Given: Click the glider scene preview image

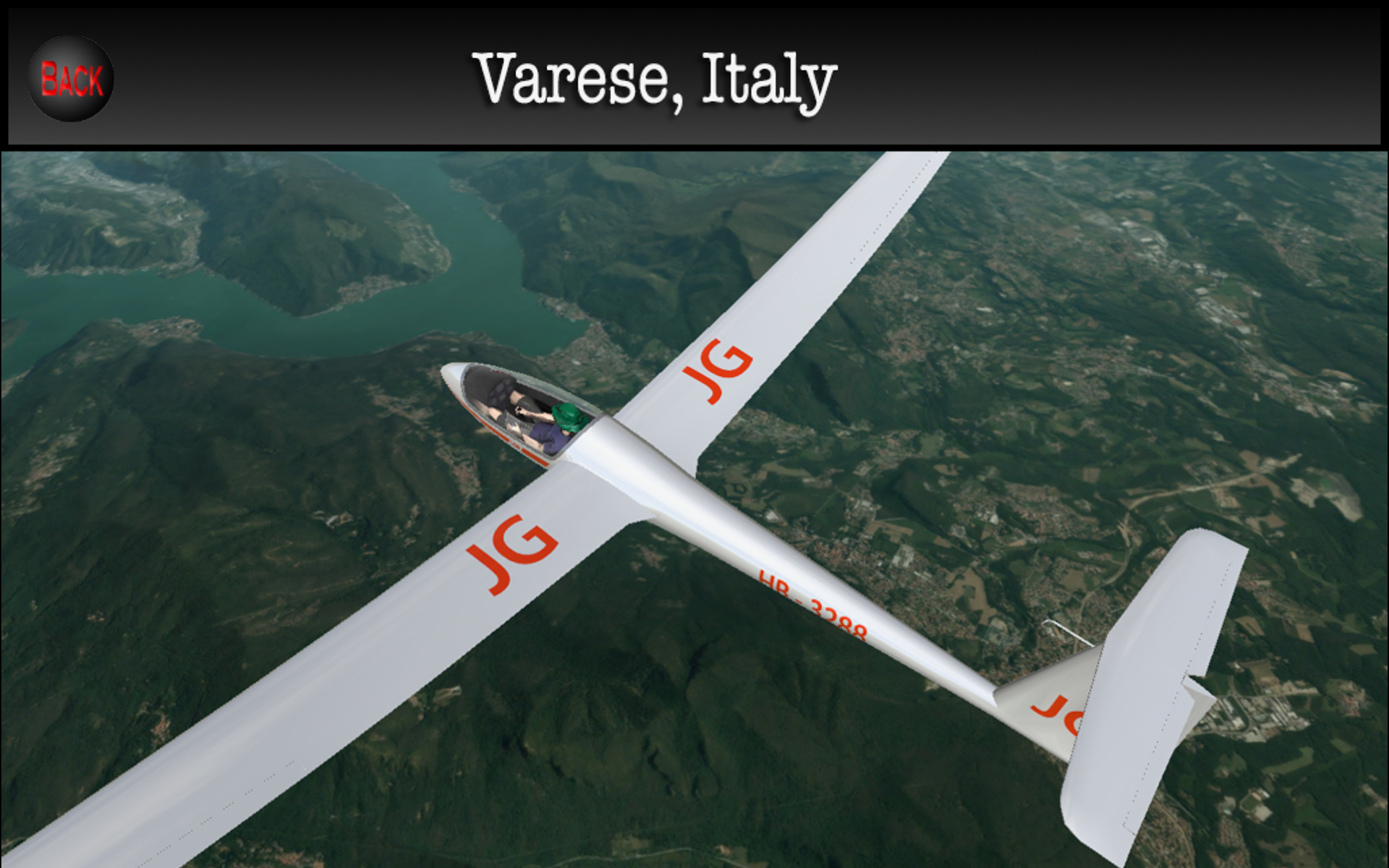Looking at the screenshot, I should pyautogui.click(x=694, y=506).
